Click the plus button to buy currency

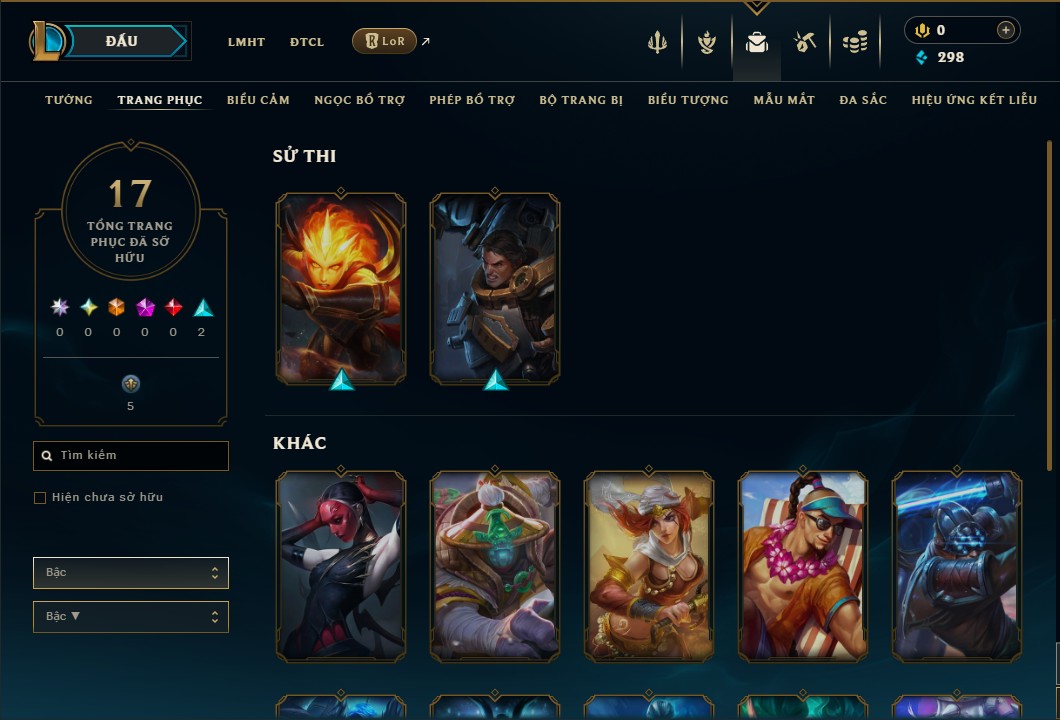pos(1005,30)
